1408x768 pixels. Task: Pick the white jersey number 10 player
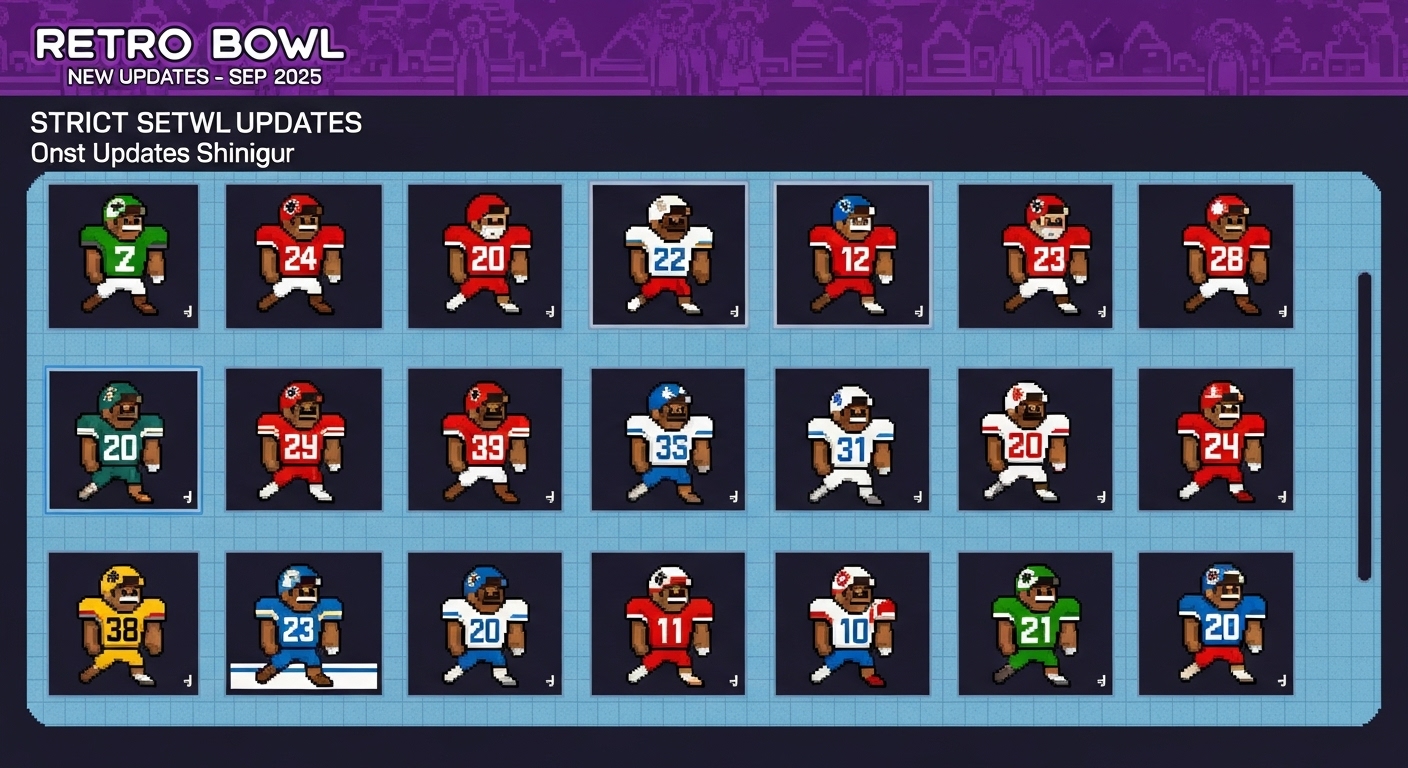tap(852, 624)
